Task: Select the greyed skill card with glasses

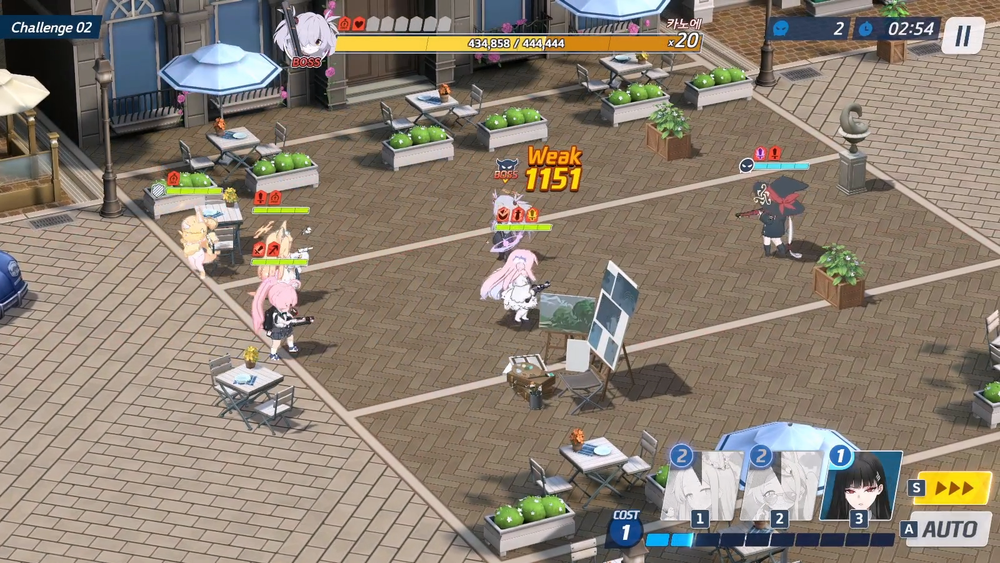Action: tap(781, 487)
